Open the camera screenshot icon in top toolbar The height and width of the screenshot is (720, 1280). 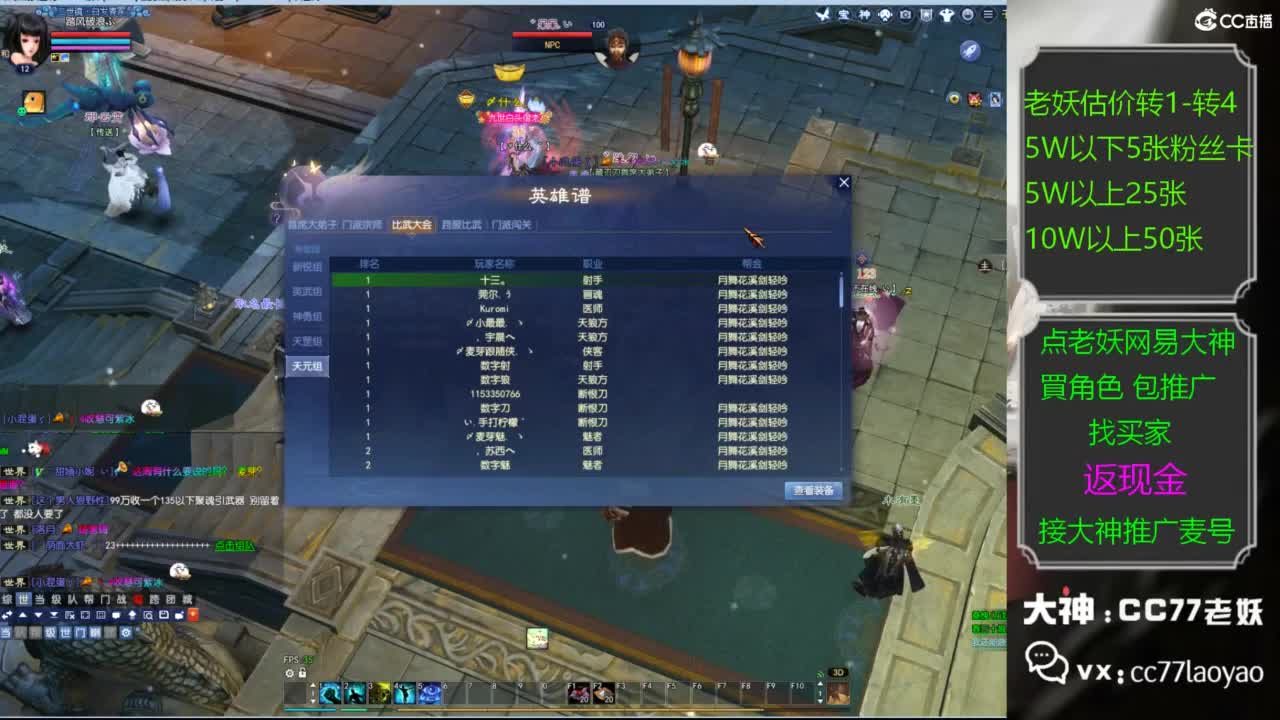pos(904,13)
